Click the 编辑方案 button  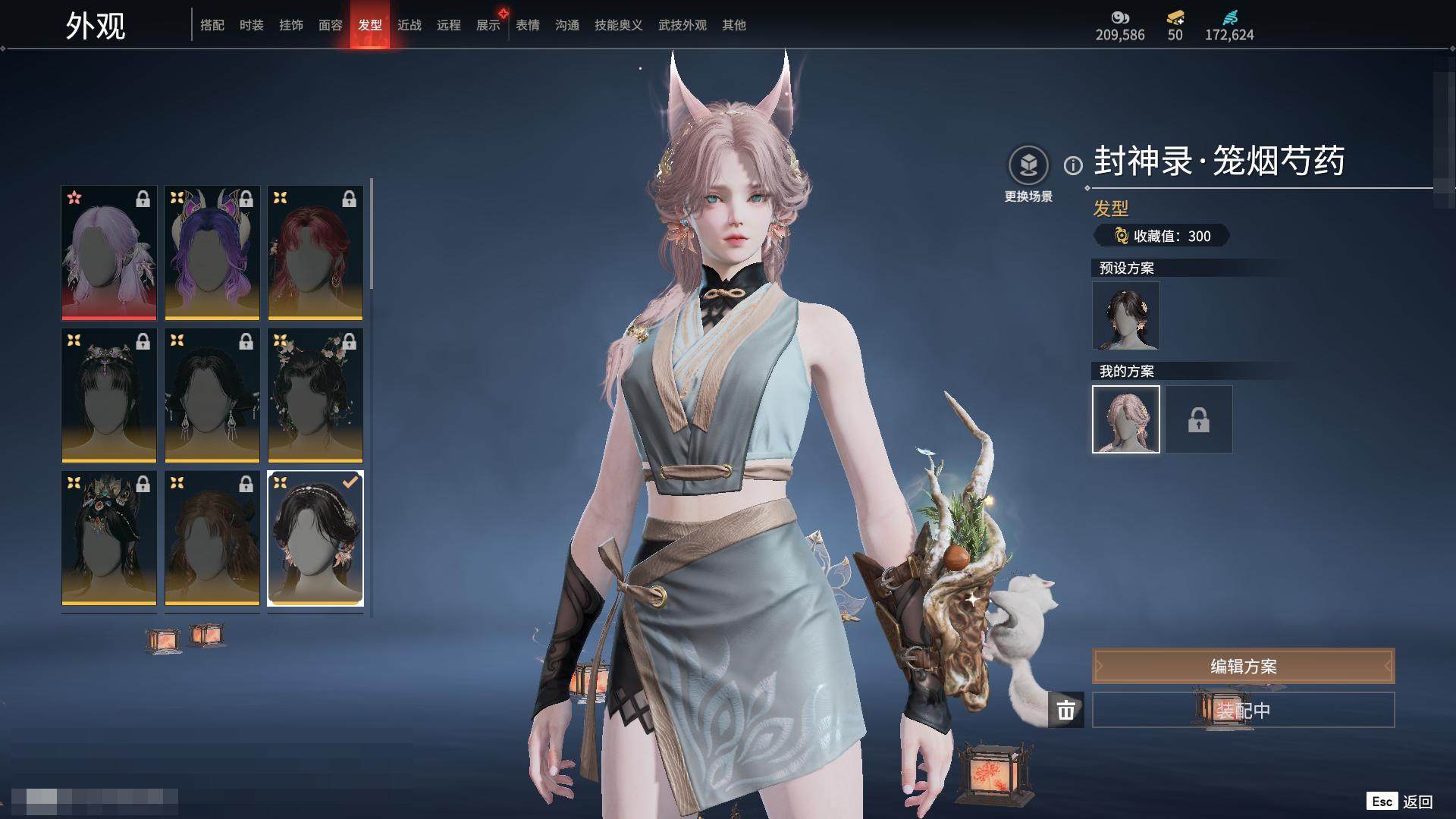1243,667
